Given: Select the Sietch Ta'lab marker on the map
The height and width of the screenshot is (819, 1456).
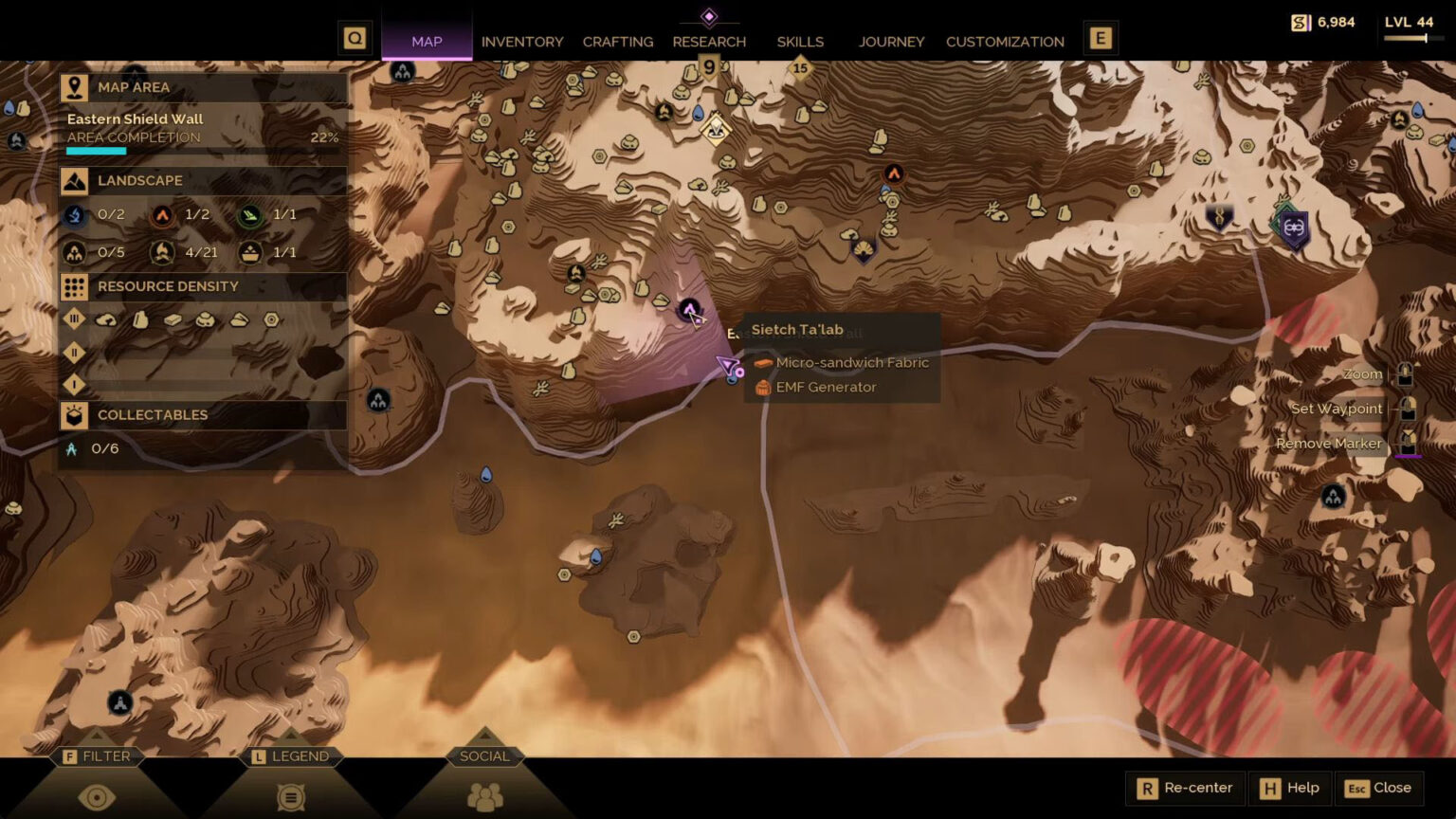Looking at the screenshot, I should click(x=689, y=311).
